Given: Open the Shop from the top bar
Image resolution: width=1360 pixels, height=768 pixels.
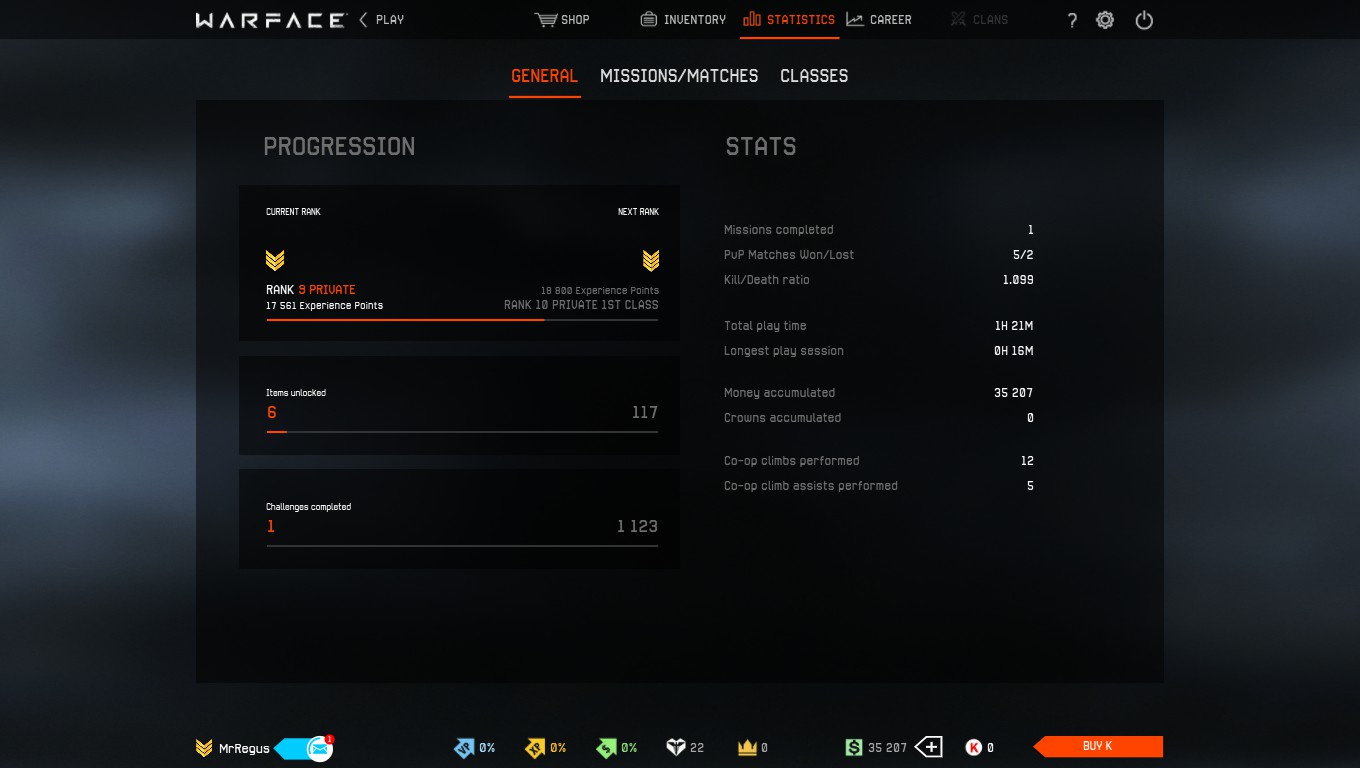Looking at the screenshot, I should click(562, 19).
